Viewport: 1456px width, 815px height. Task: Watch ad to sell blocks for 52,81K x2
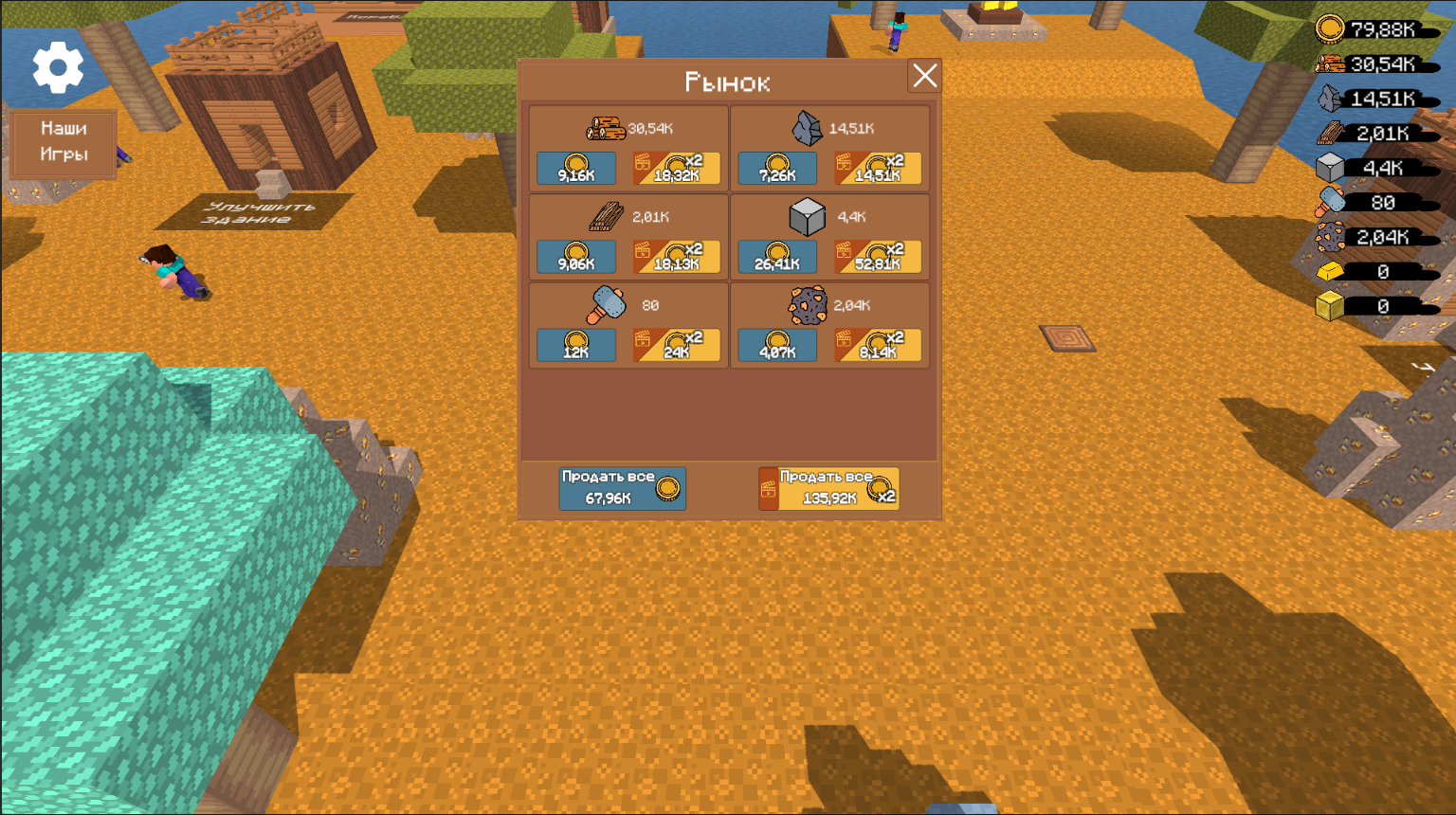[x=878, y=256]
